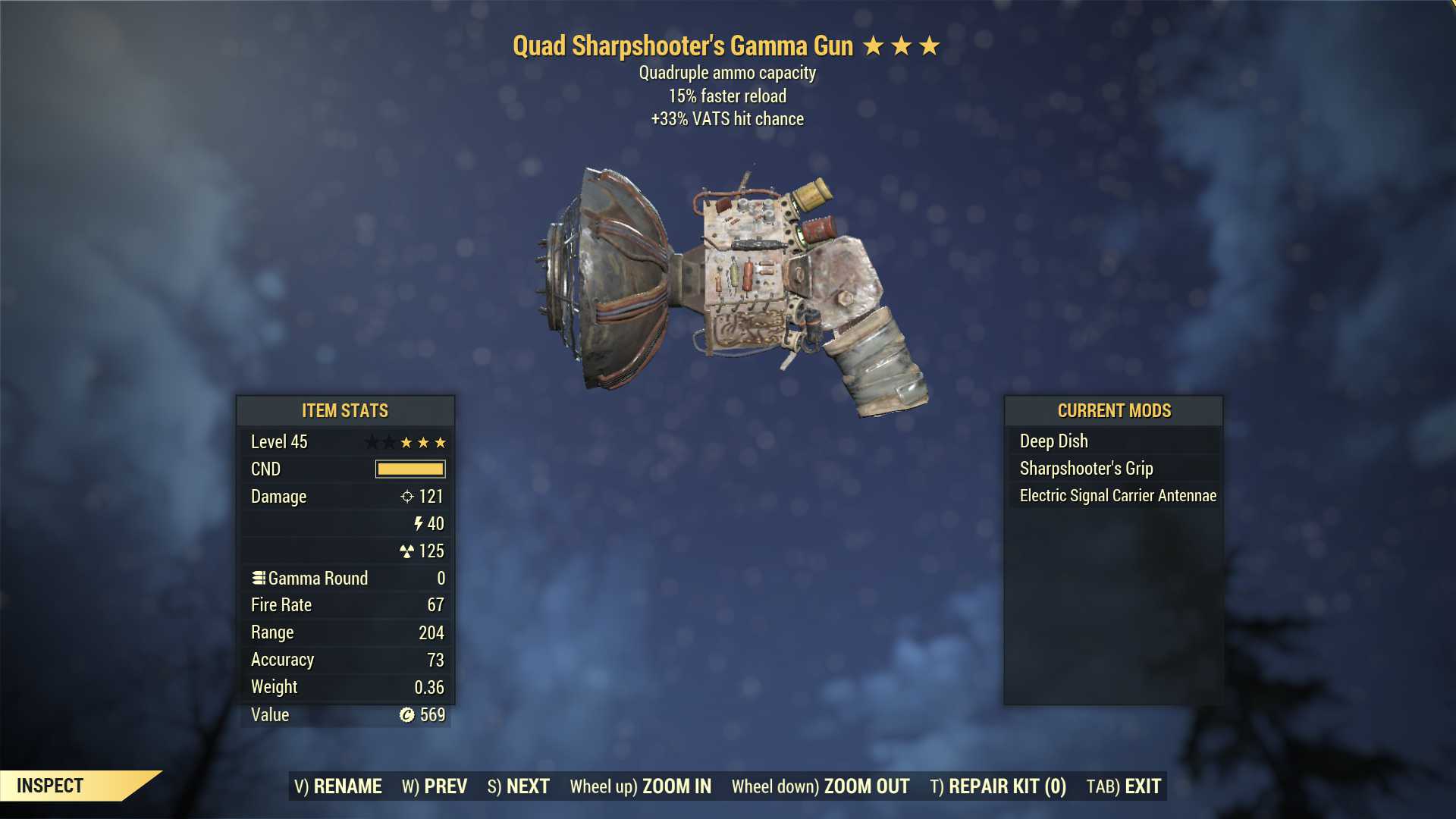
Task: Click the ballistic damage crosshair icon
Action: tap(406, 497)
